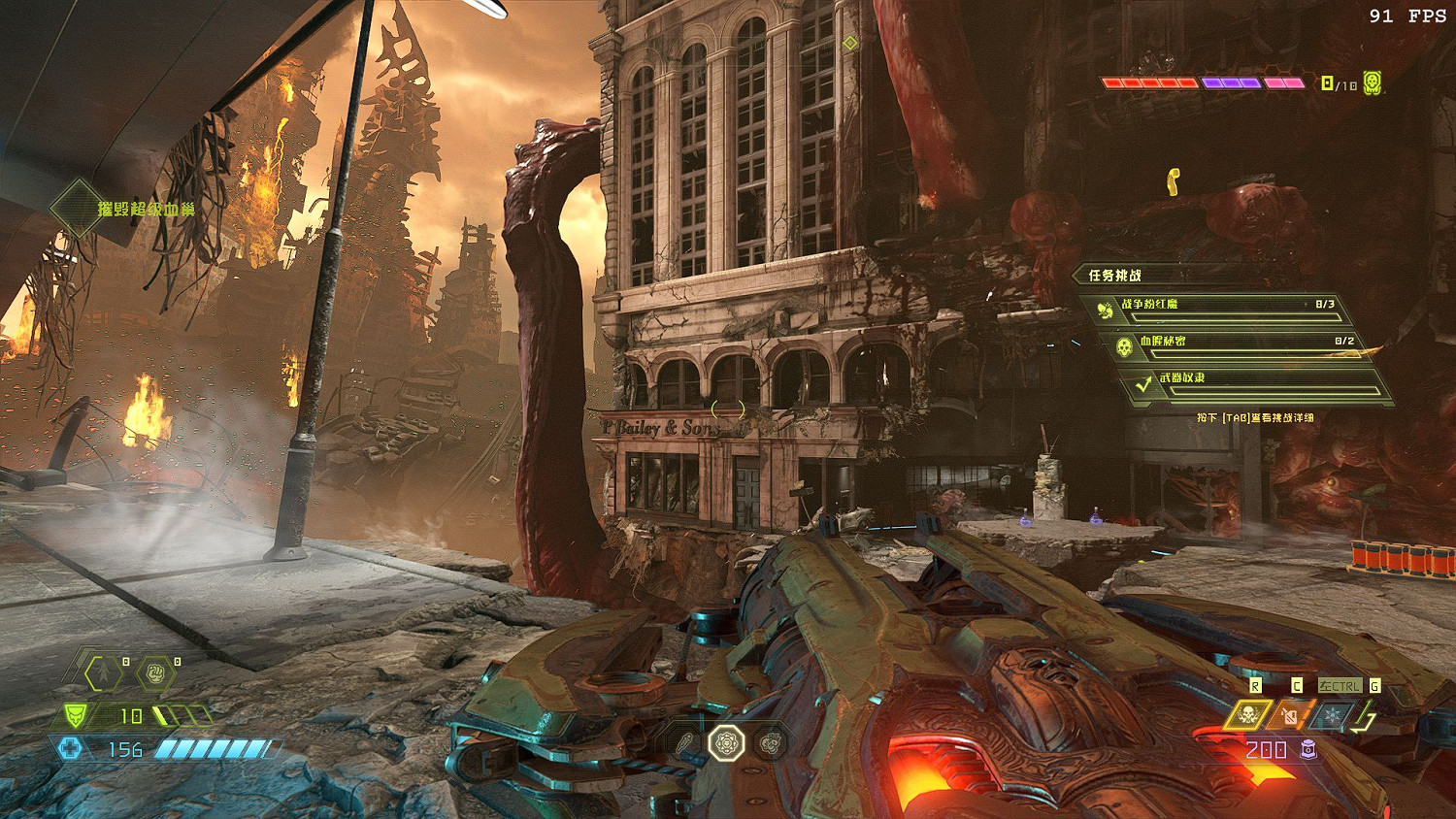Image resolution: width=1456 pixels, height=819 pixels.
Task: Activate the blue ice bomb icon
Action: pos(1333,716)
